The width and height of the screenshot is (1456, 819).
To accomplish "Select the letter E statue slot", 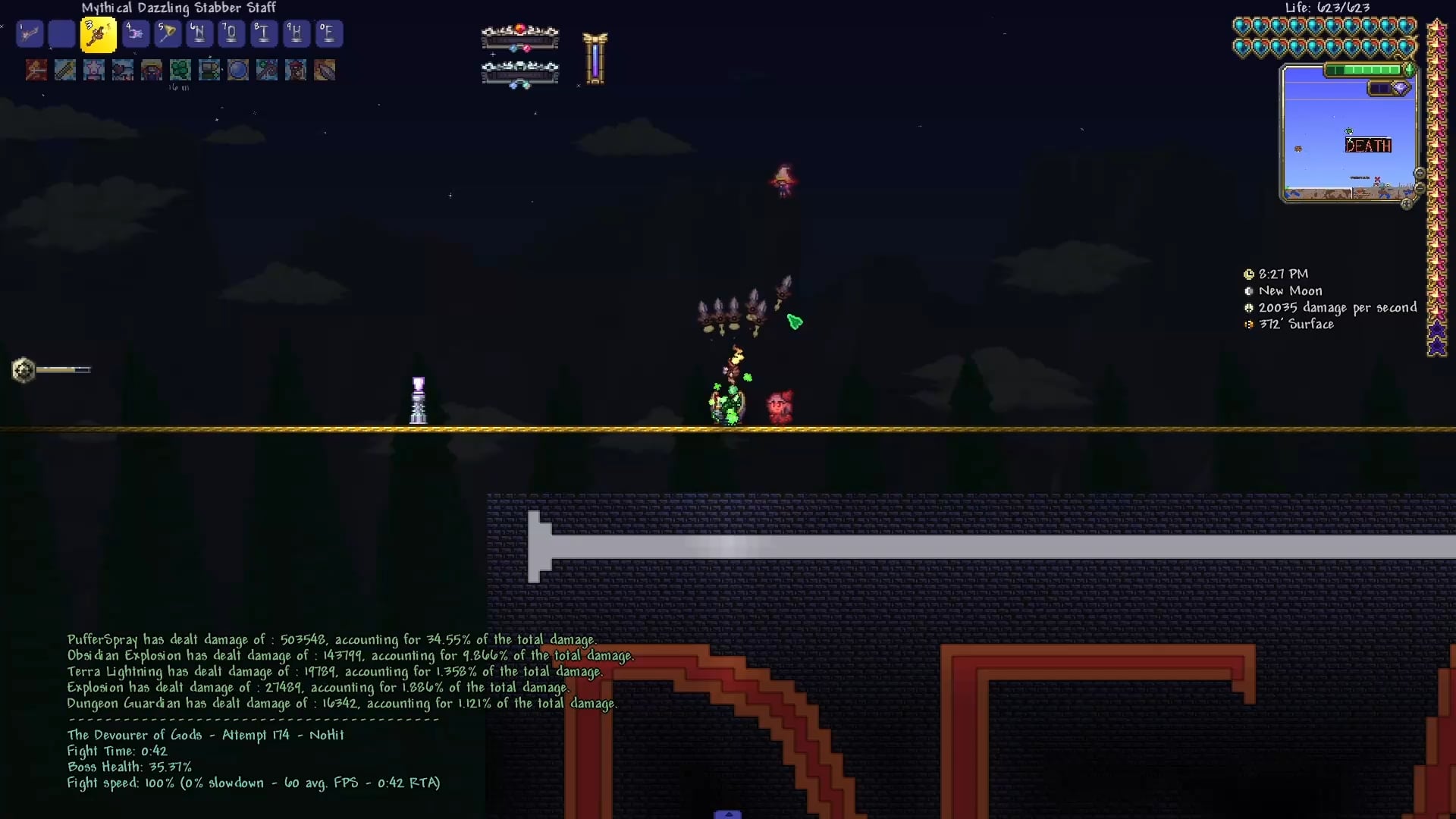I will click(328, 34).
